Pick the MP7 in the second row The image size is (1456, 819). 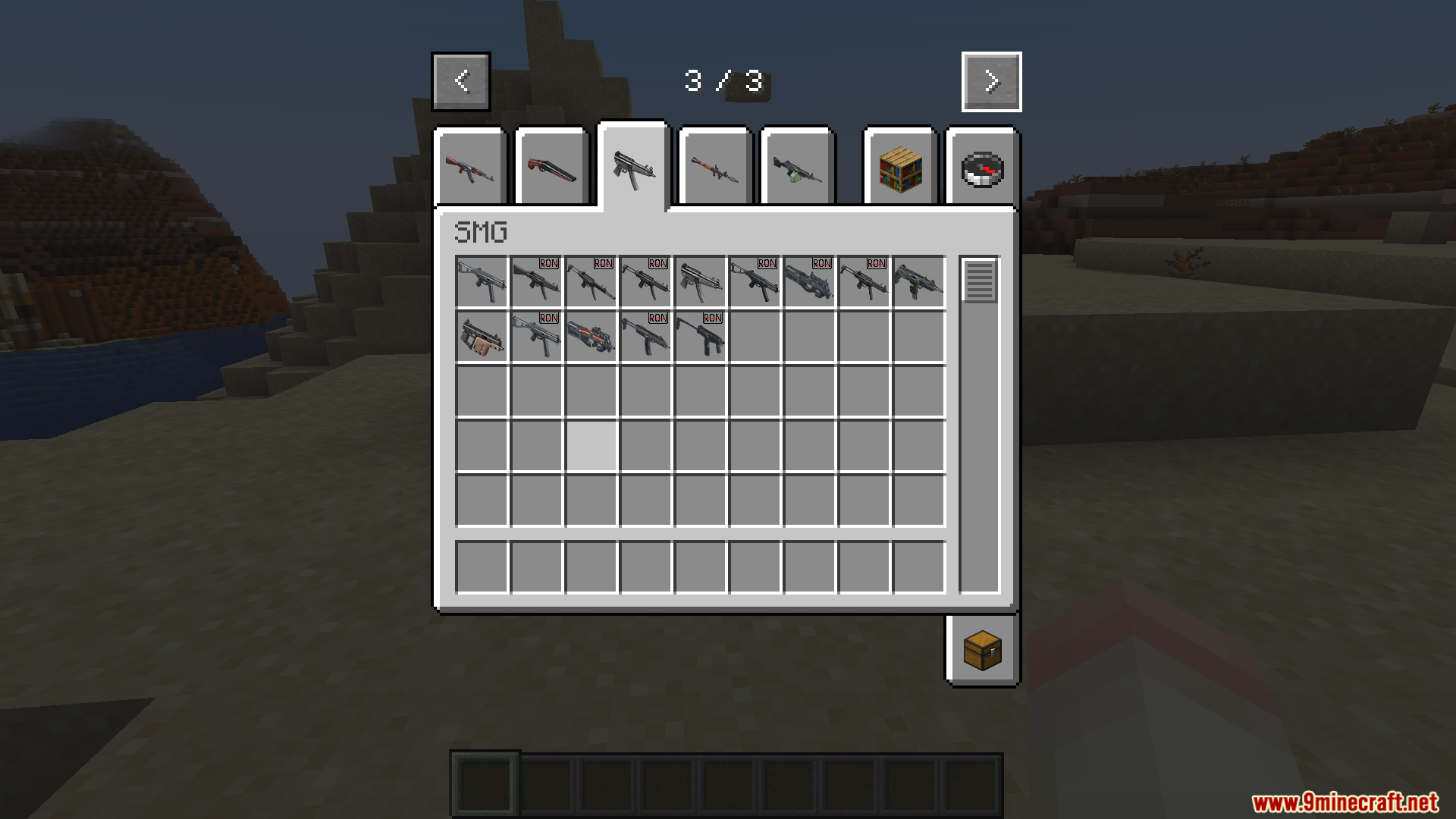[645, 336]
